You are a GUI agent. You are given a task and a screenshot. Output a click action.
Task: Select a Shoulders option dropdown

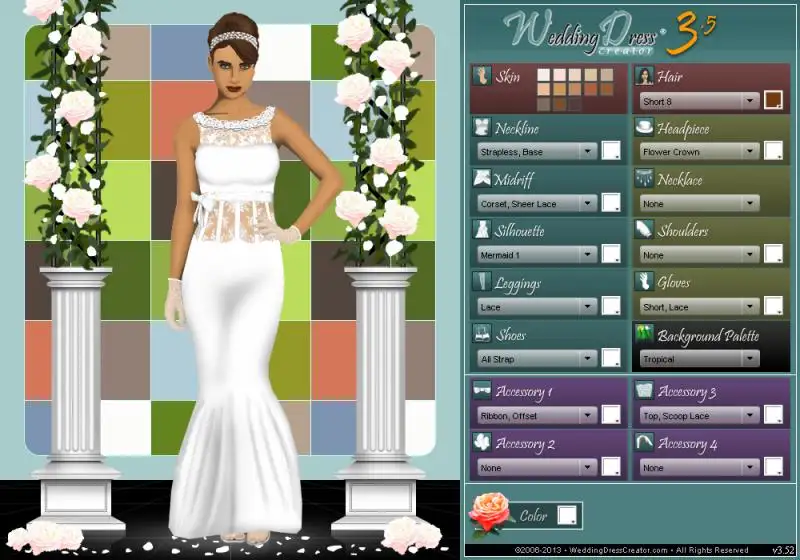click(699, 255)
